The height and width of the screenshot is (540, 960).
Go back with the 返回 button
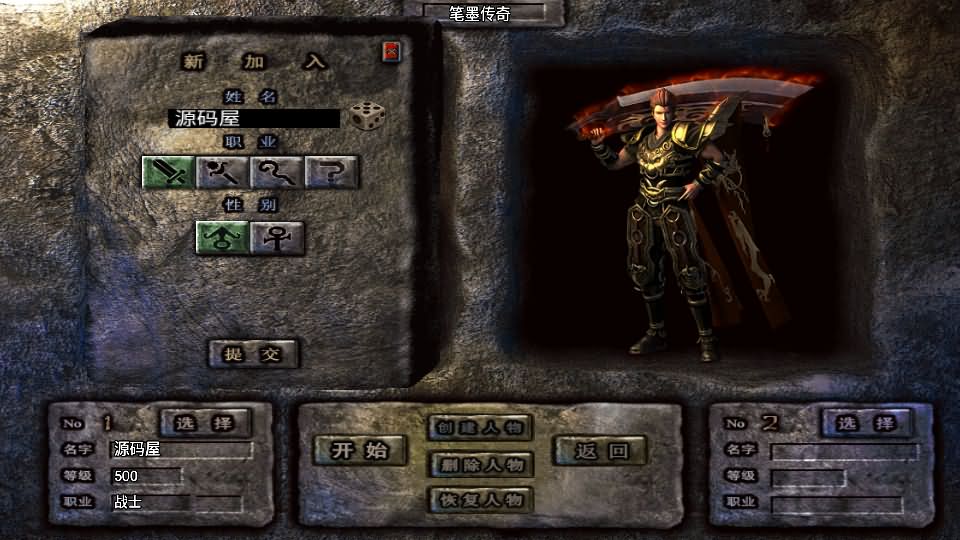coord(600,451)
